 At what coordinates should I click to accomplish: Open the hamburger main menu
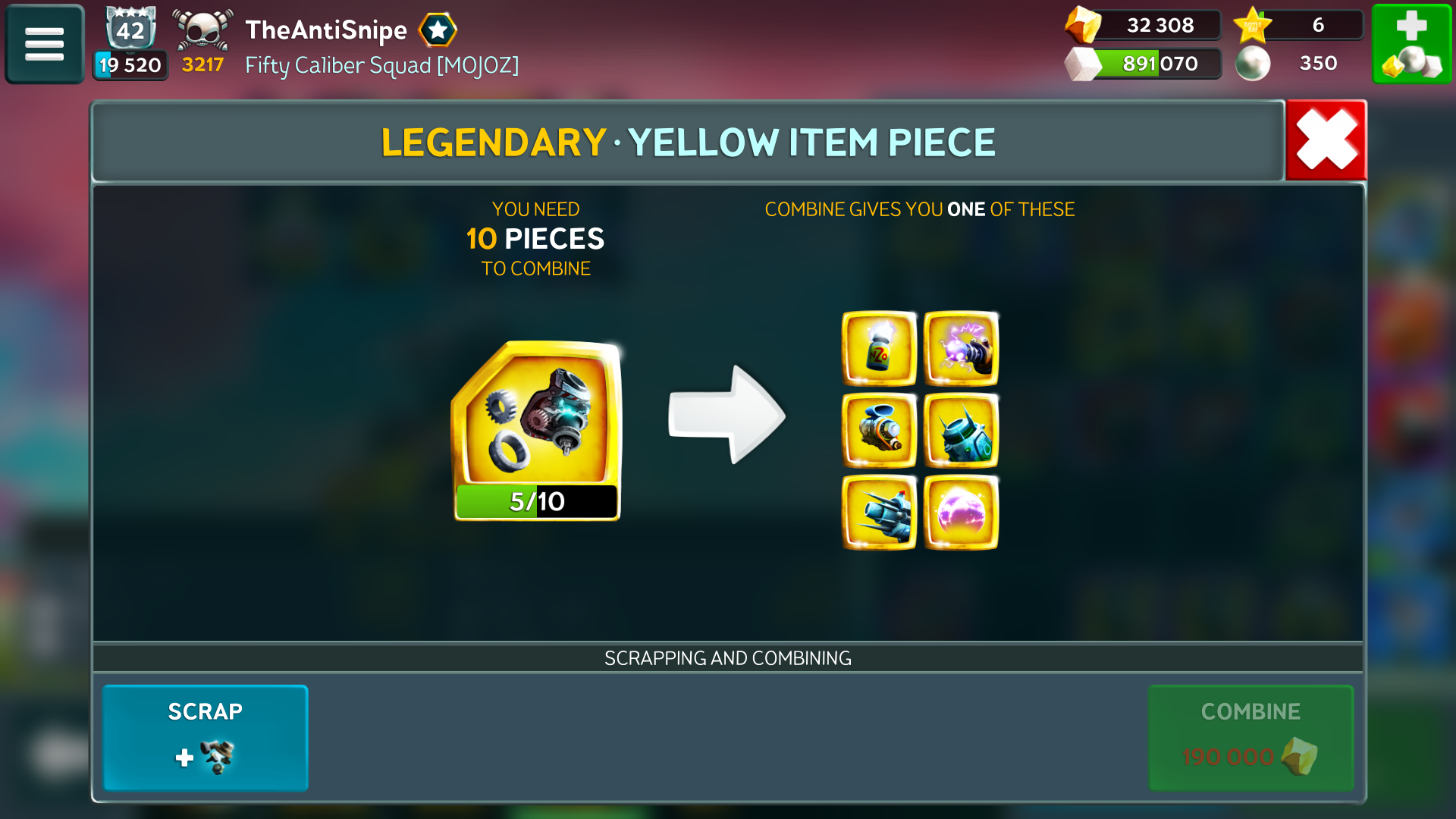coord(44,44)
